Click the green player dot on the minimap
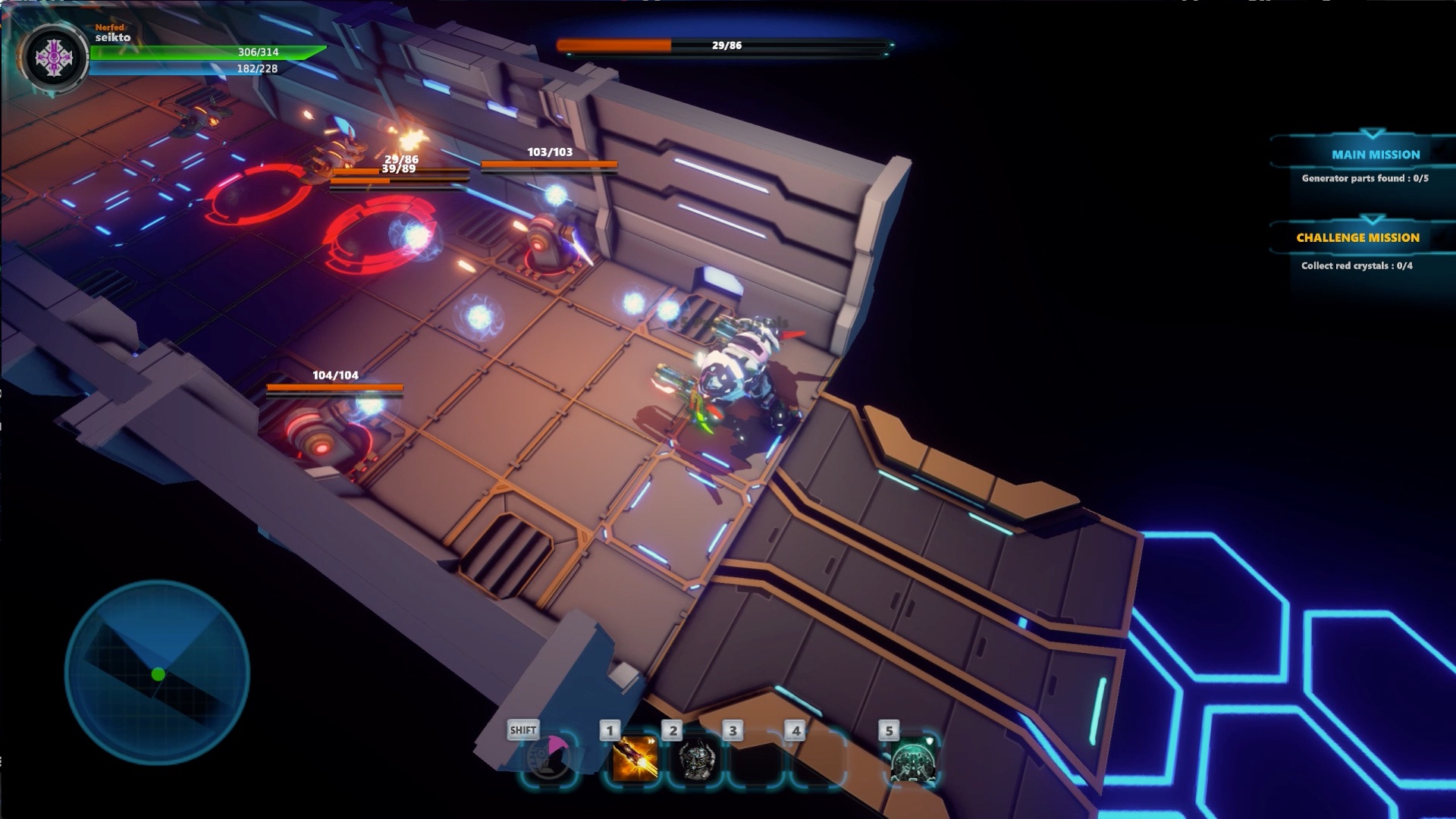Image resolution: width=1456 pixels, height=819 pixels. click(x=158, y=672)
